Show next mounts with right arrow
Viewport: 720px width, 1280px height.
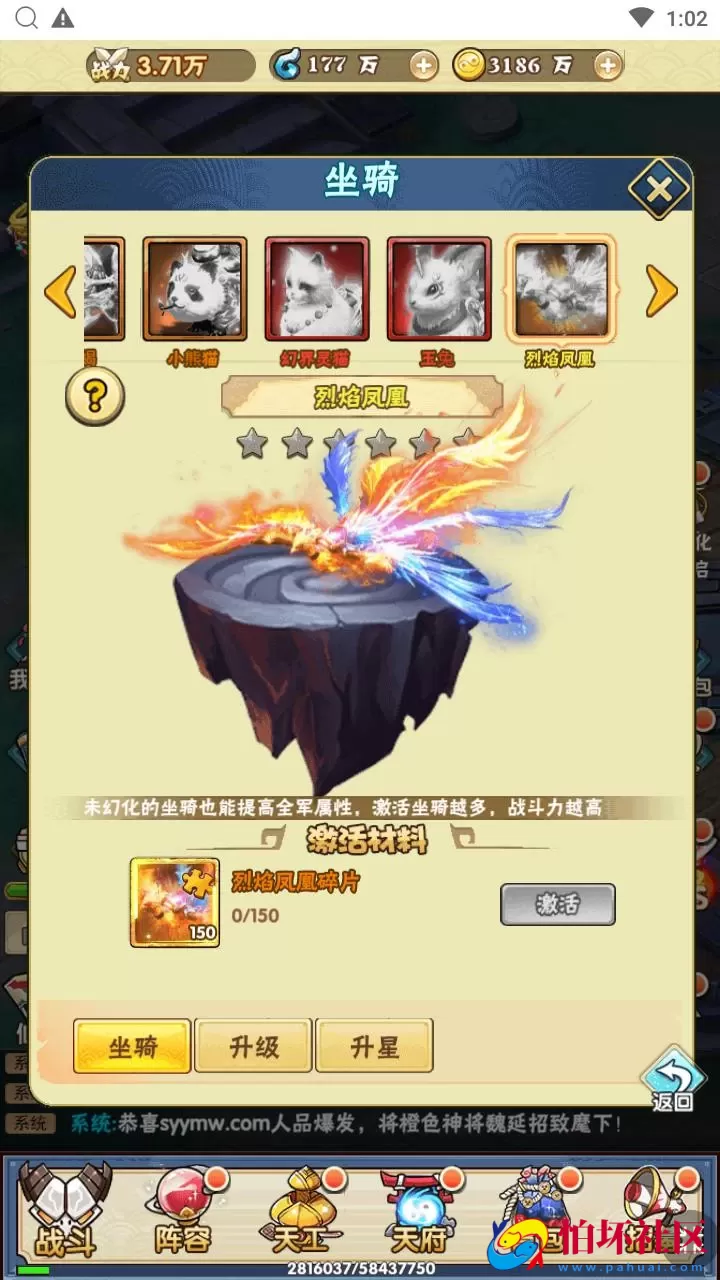pos(661,291)
